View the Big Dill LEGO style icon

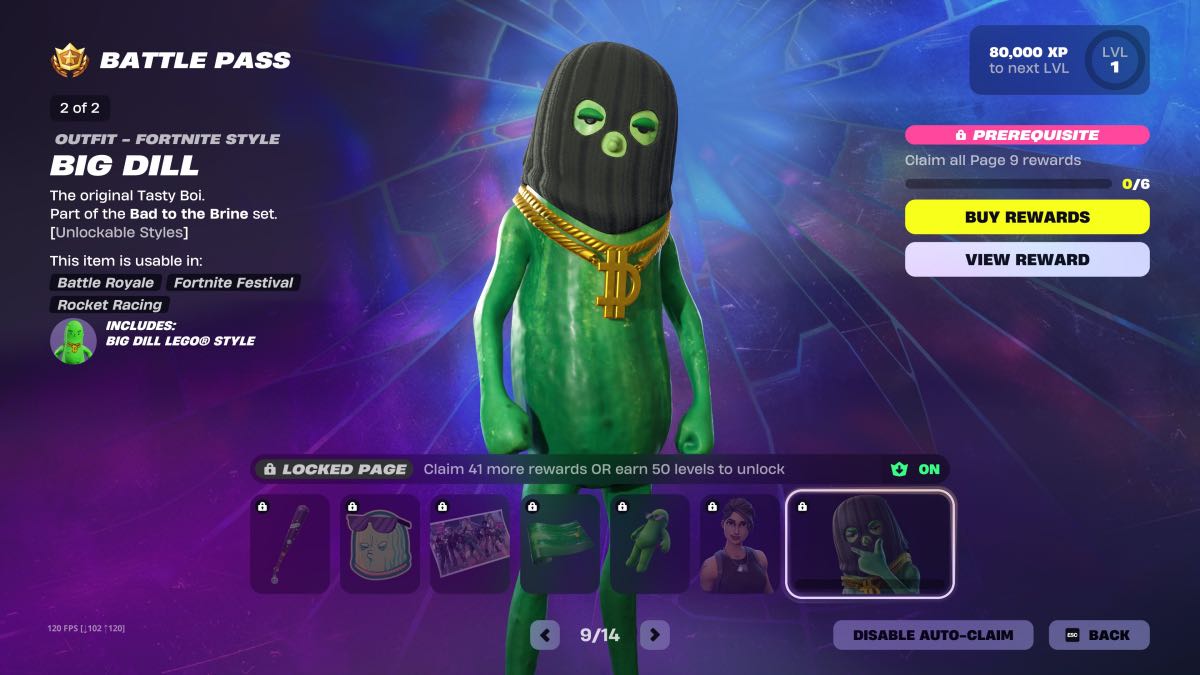pyautogui.click(x=73, y=341)
